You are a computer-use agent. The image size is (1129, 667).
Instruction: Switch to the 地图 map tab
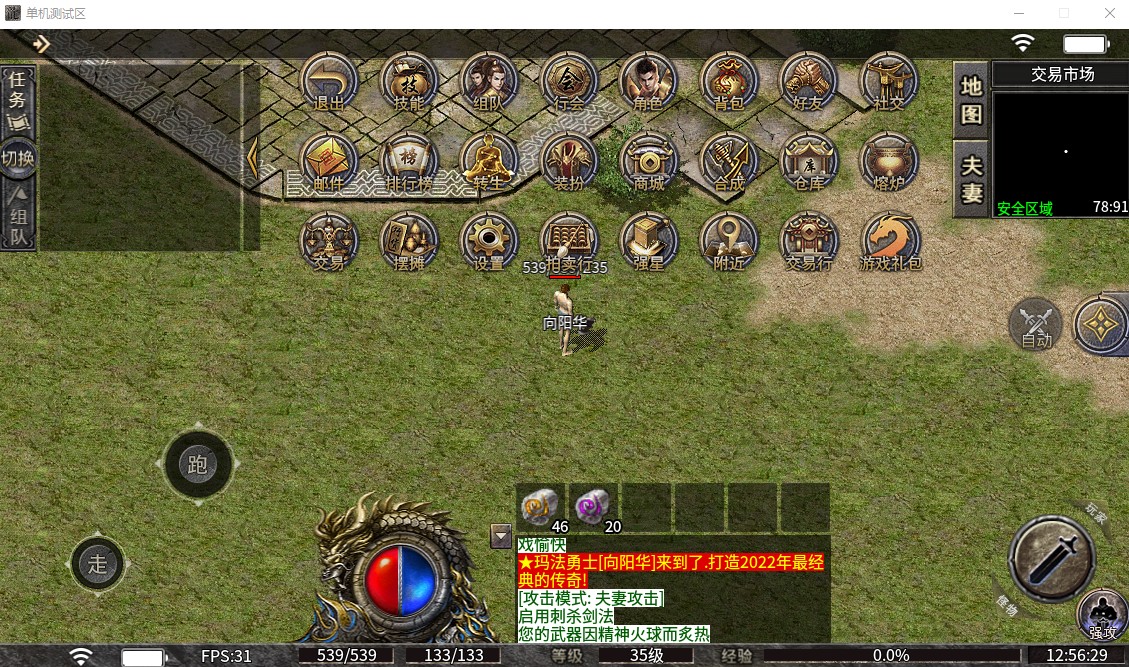point(971,100)
